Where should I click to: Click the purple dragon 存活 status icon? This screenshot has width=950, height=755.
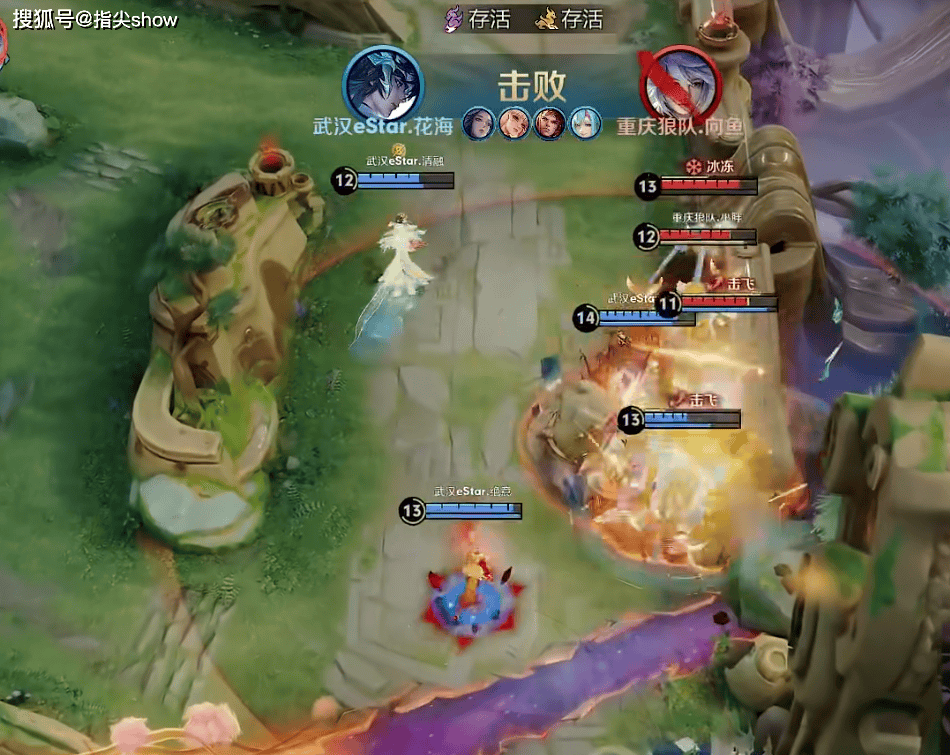pyautogui.click(x=455, y=18)
